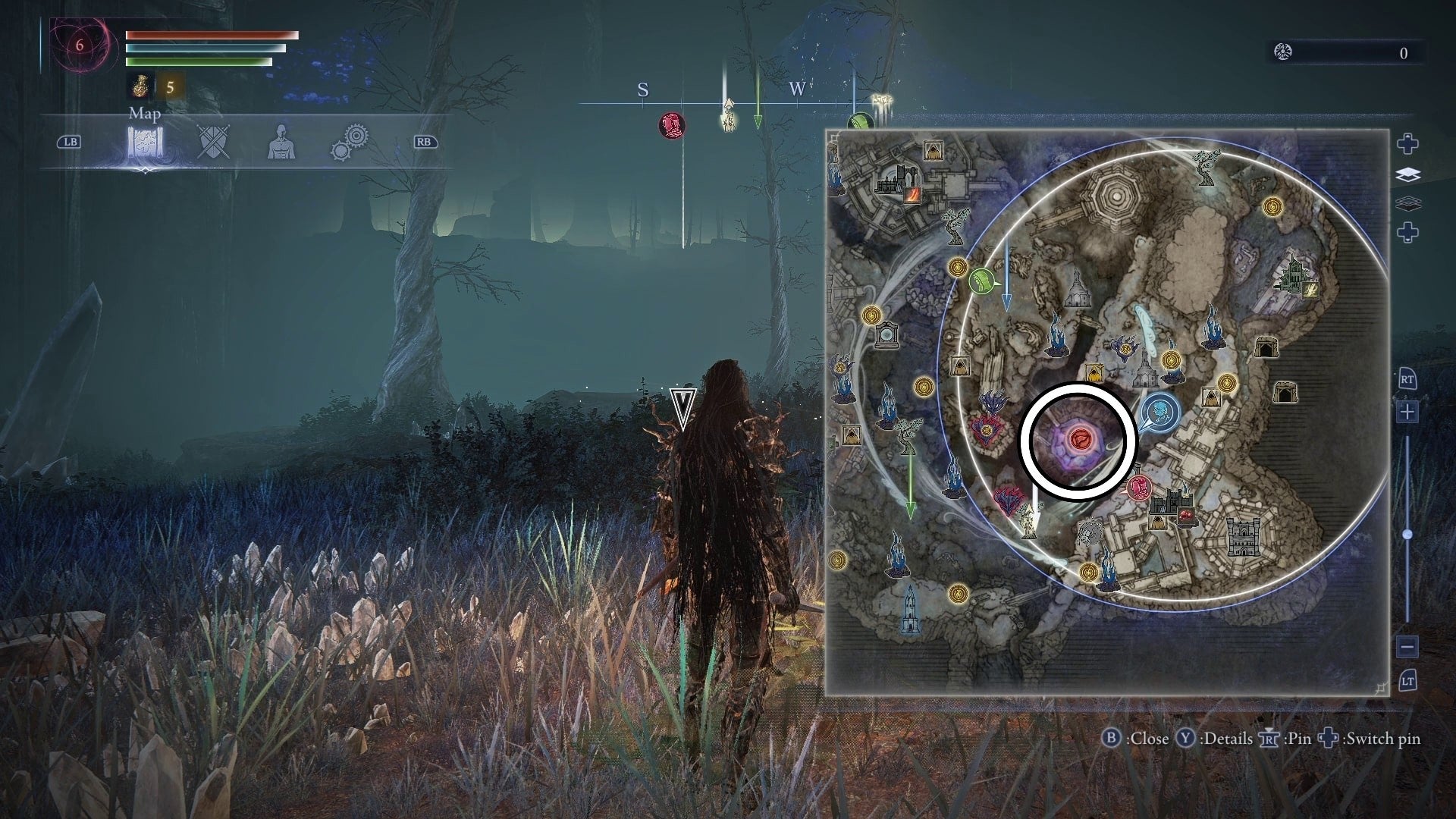Switch to the Equipment tab
Screen dimensions: 1456x819
coord(213,143)
